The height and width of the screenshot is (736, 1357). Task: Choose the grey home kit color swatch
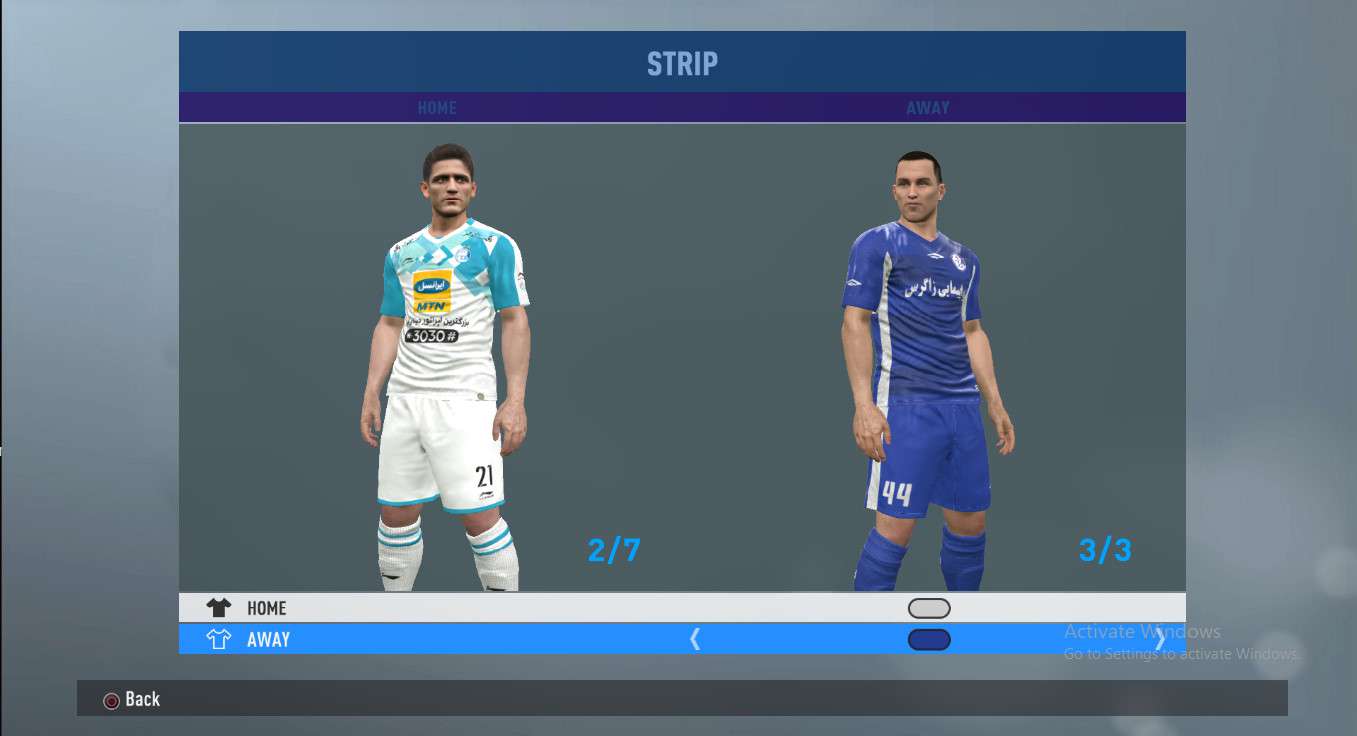929,608
